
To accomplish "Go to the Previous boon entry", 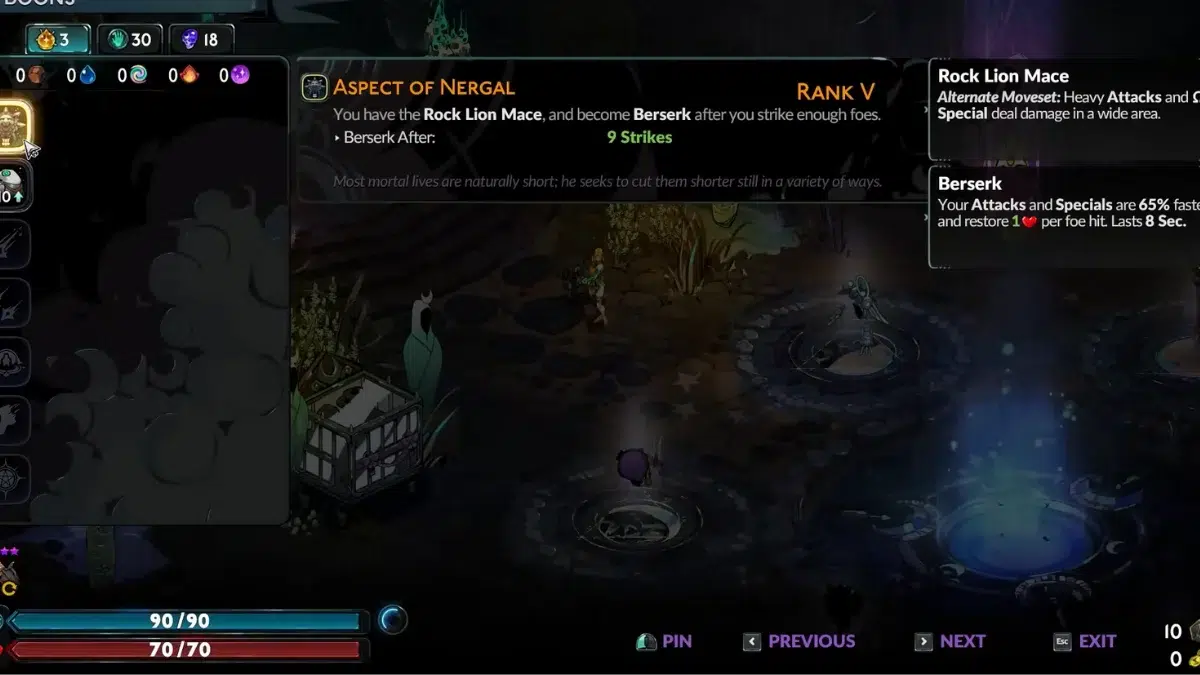I will pos(799,642).
